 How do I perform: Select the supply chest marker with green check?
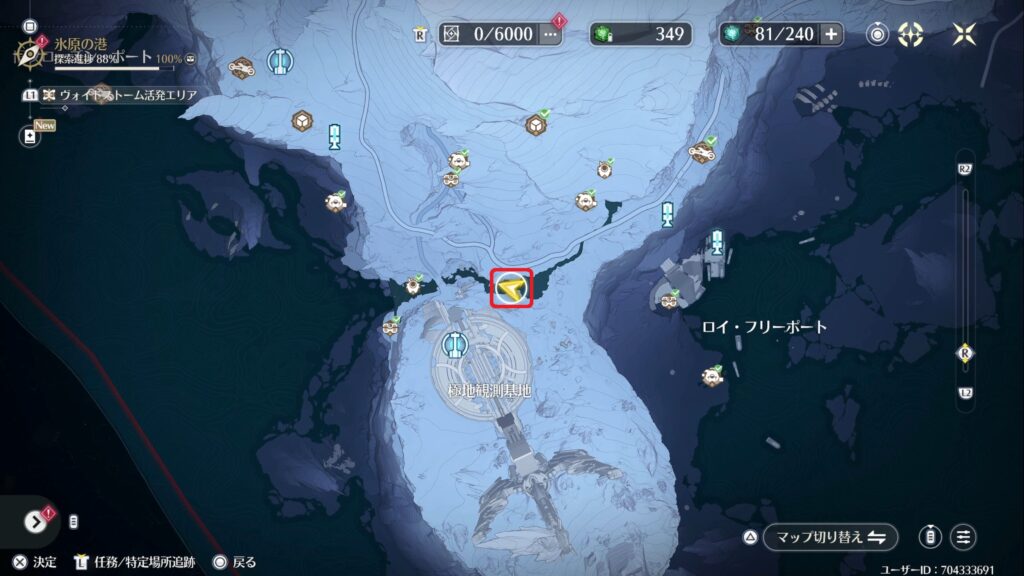[537, 124]
